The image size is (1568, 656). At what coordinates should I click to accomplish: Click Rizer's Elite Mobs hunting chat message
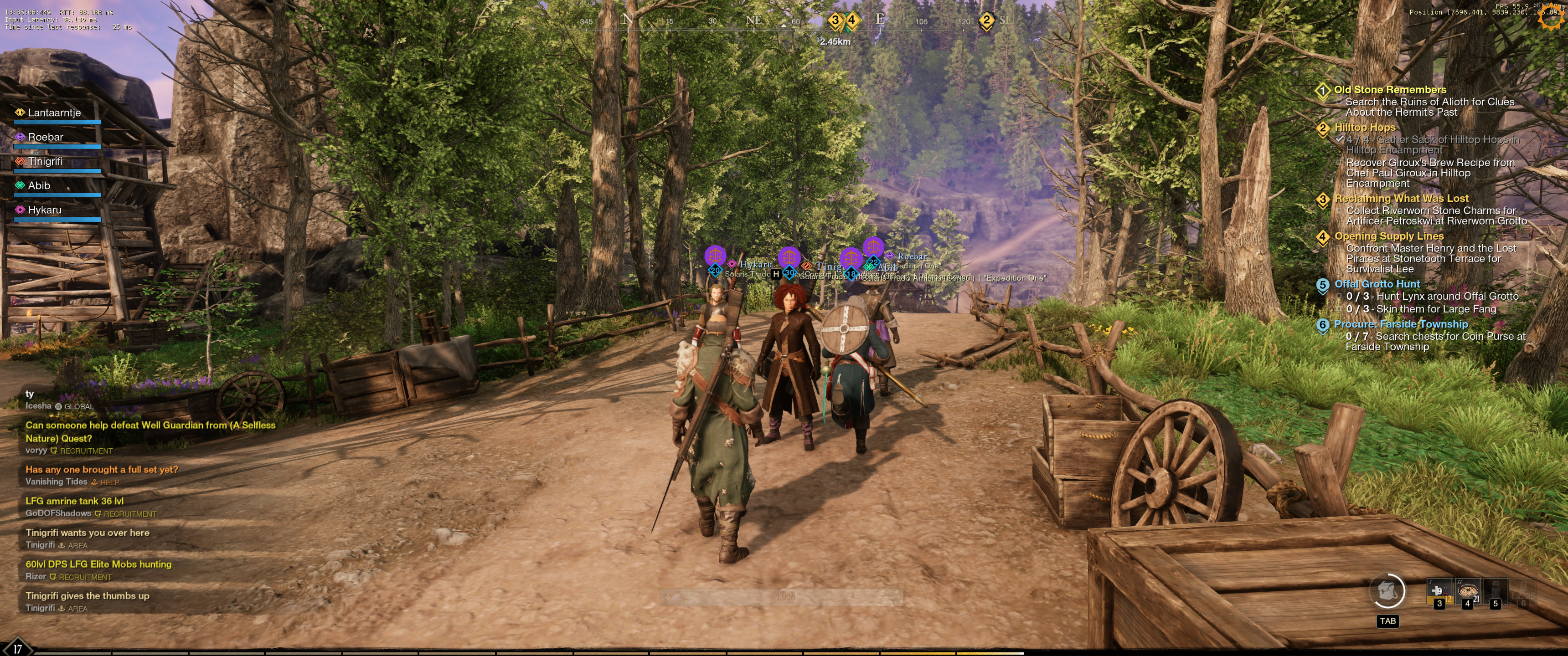pyautogui.click(x=98, y=564)
